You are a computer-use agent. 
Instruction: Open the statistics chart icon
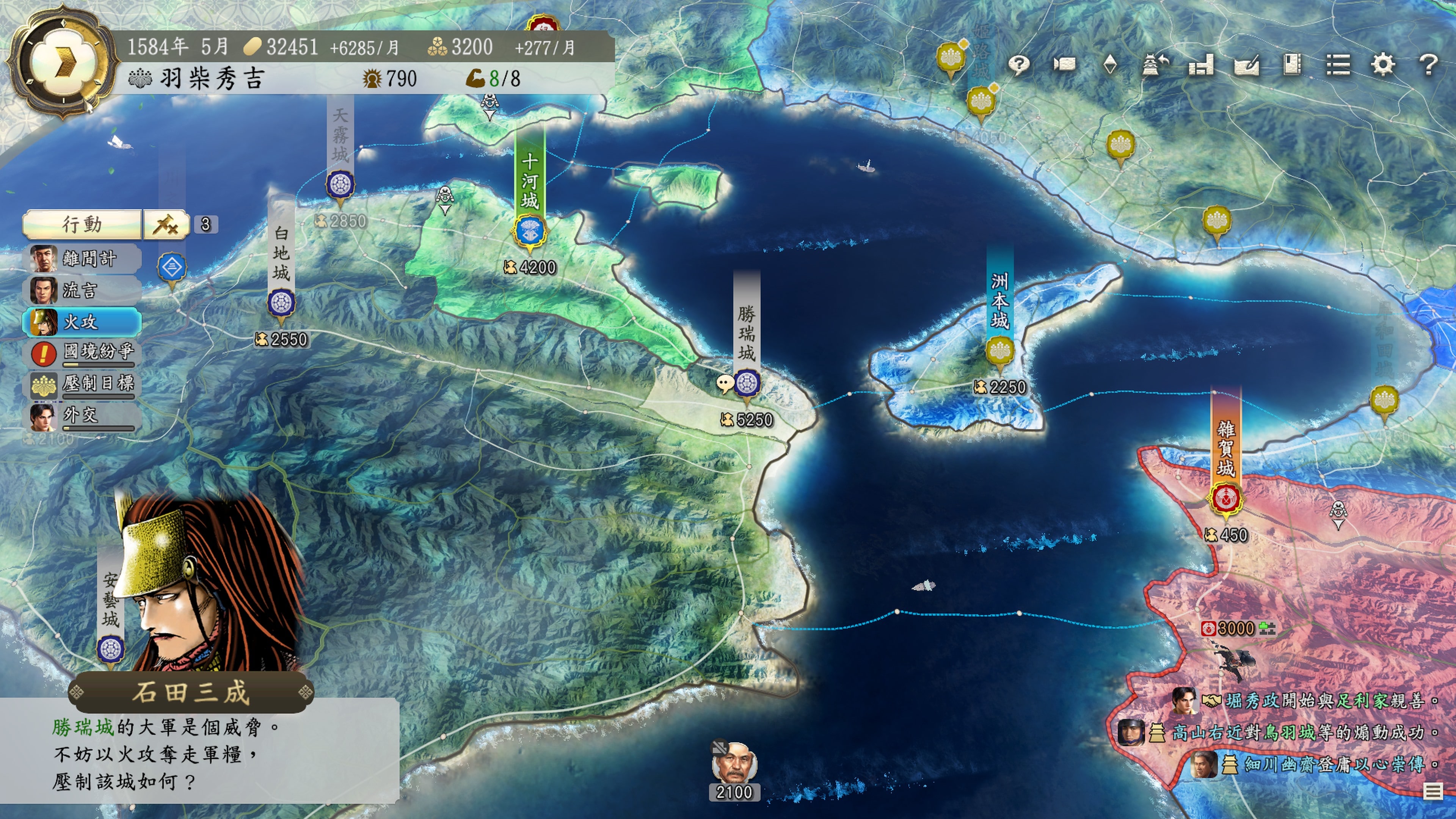click(x=1200, y=66)
